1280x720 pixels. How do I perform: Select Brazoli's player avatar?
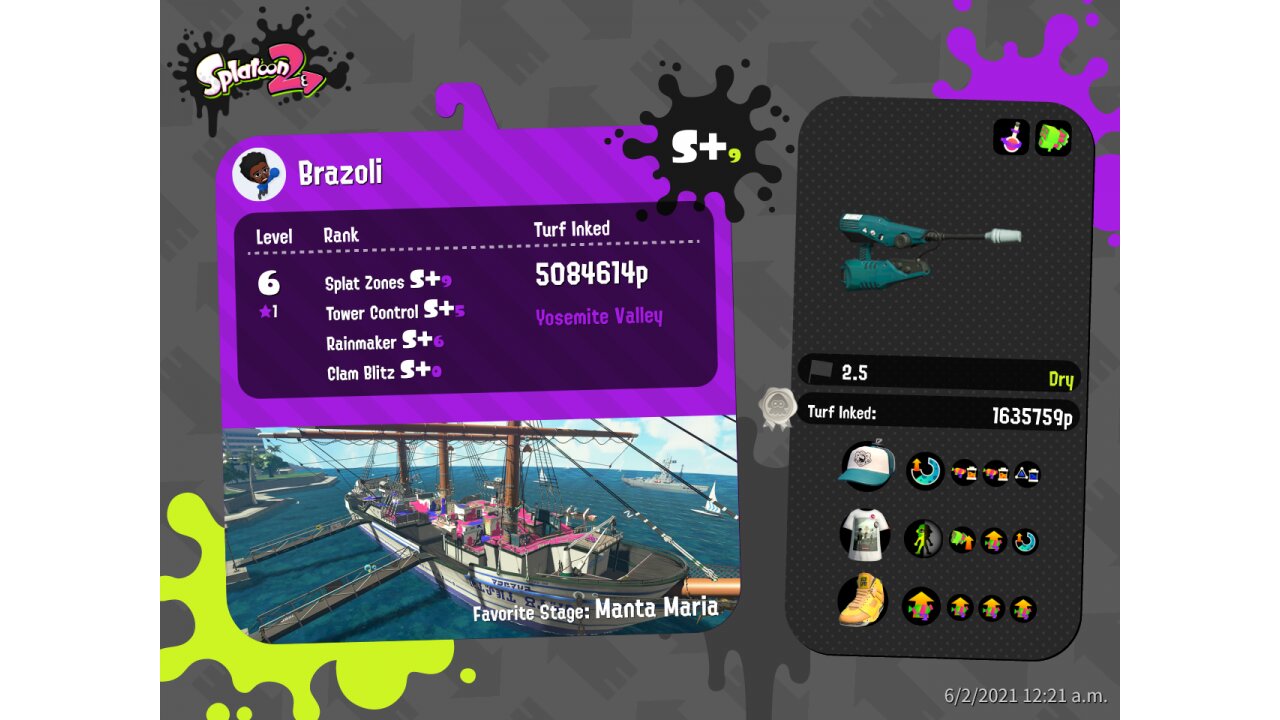(259, 174)
